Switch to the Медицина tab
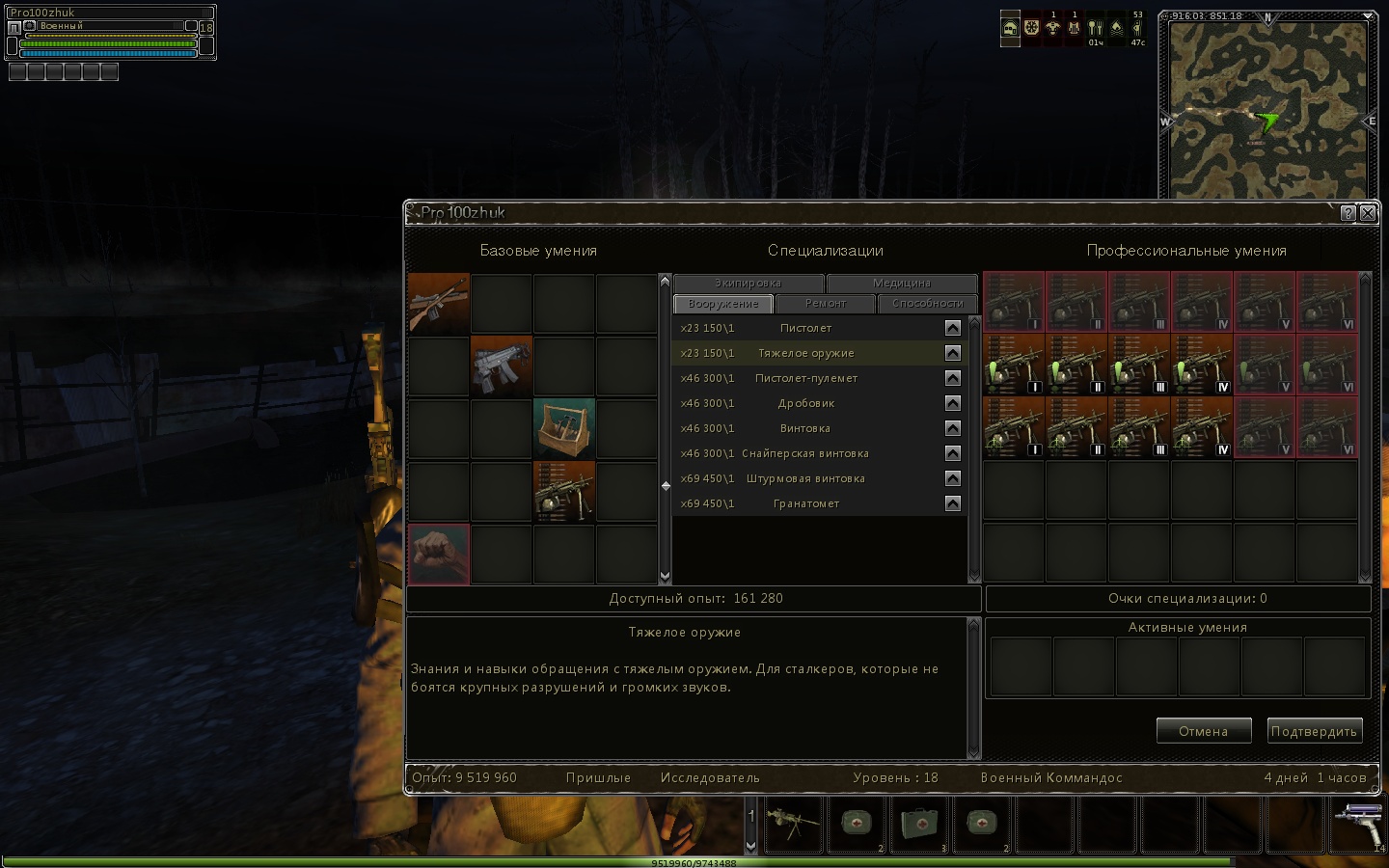The height and width of the screenshot is (868, 1389). coord(902,284)
